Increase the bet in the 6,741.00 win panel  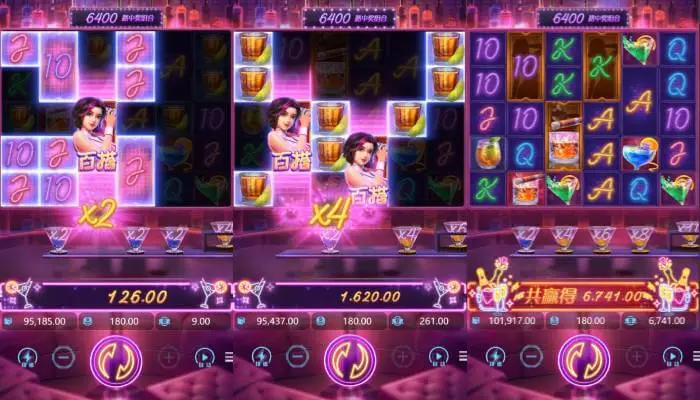[x=636, y=356]
